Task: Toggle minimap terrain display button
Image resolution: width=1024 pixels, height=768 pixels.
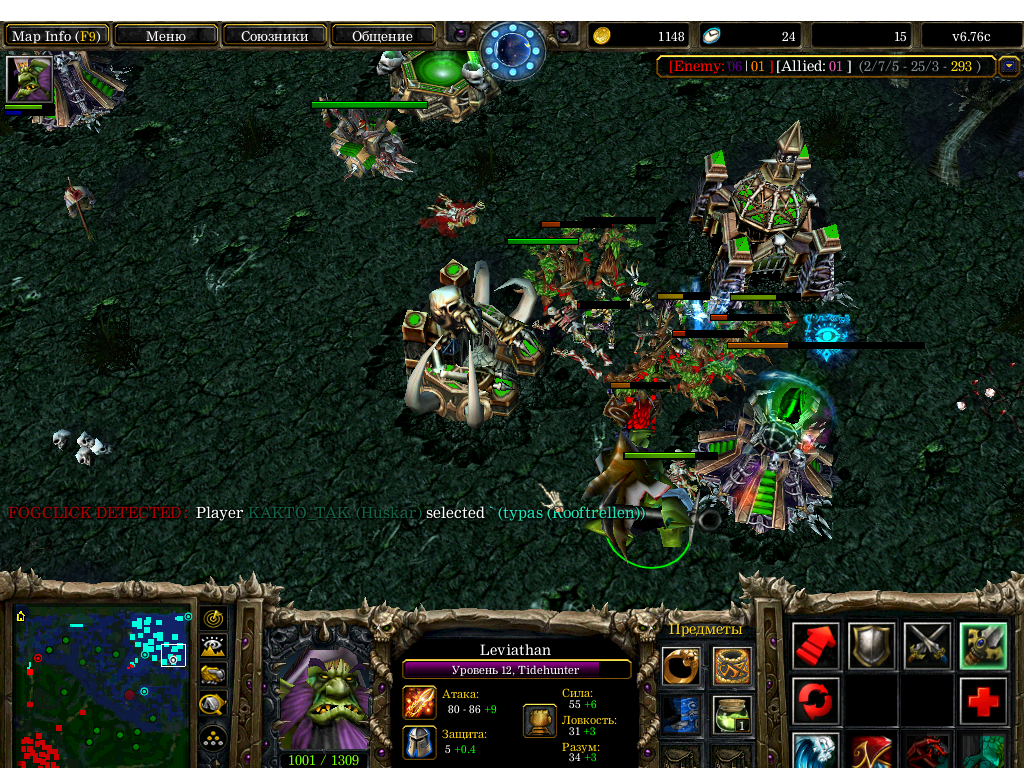Action: click(x=213, y=647)
